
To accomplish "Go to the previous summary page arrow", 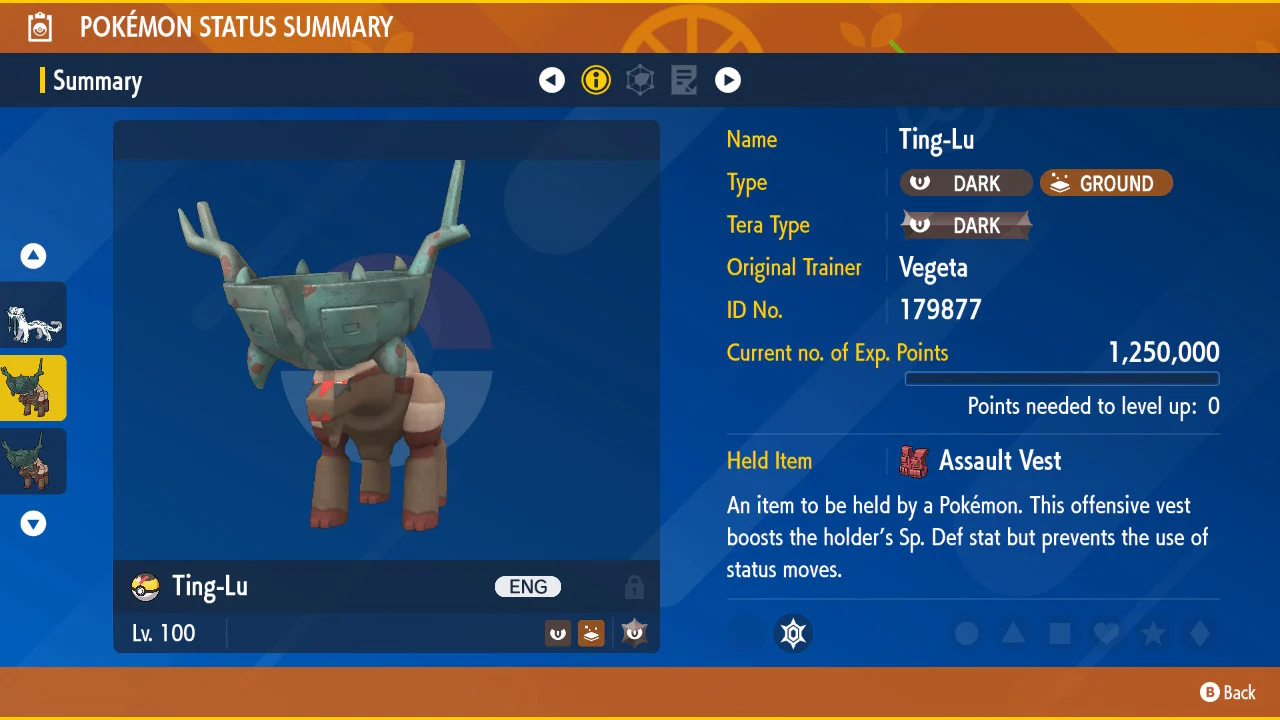I will 552,80.
